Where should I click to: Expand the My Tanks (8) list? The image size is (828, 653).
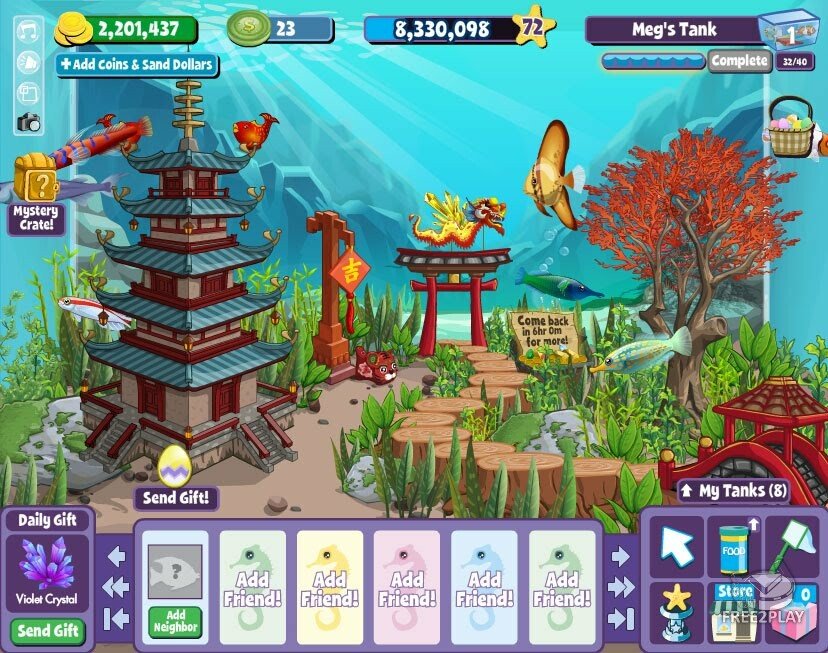tap(734, 490)
